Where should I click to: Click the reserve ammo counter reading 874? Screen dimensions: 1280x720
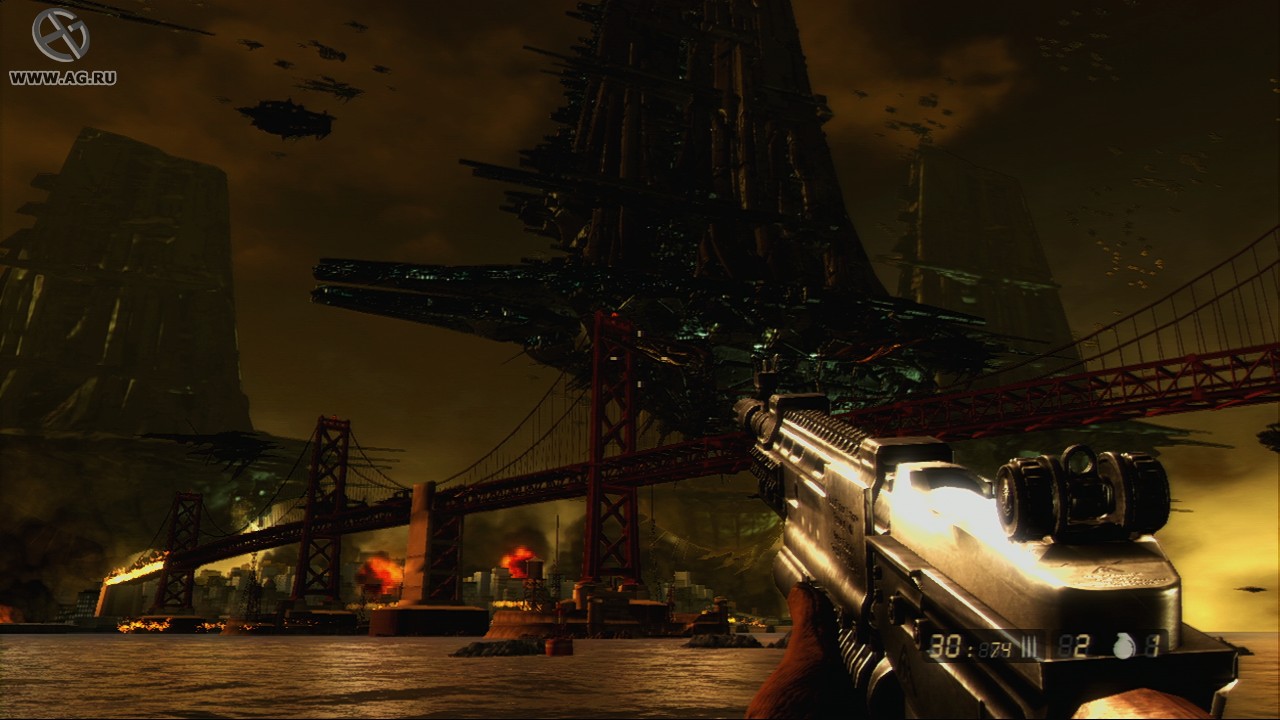click(x=995, y=647)
